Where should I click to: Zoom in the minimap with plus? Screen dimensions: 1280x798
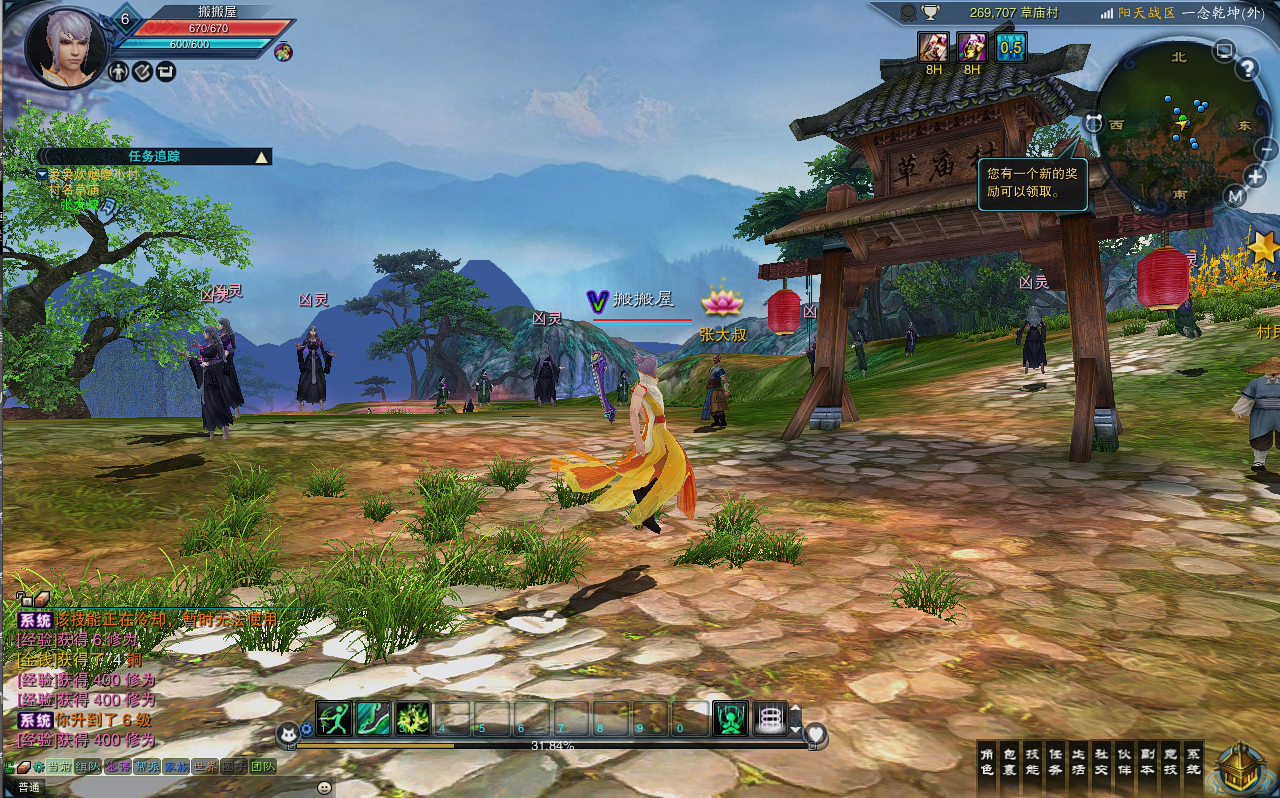point(1255,176)
